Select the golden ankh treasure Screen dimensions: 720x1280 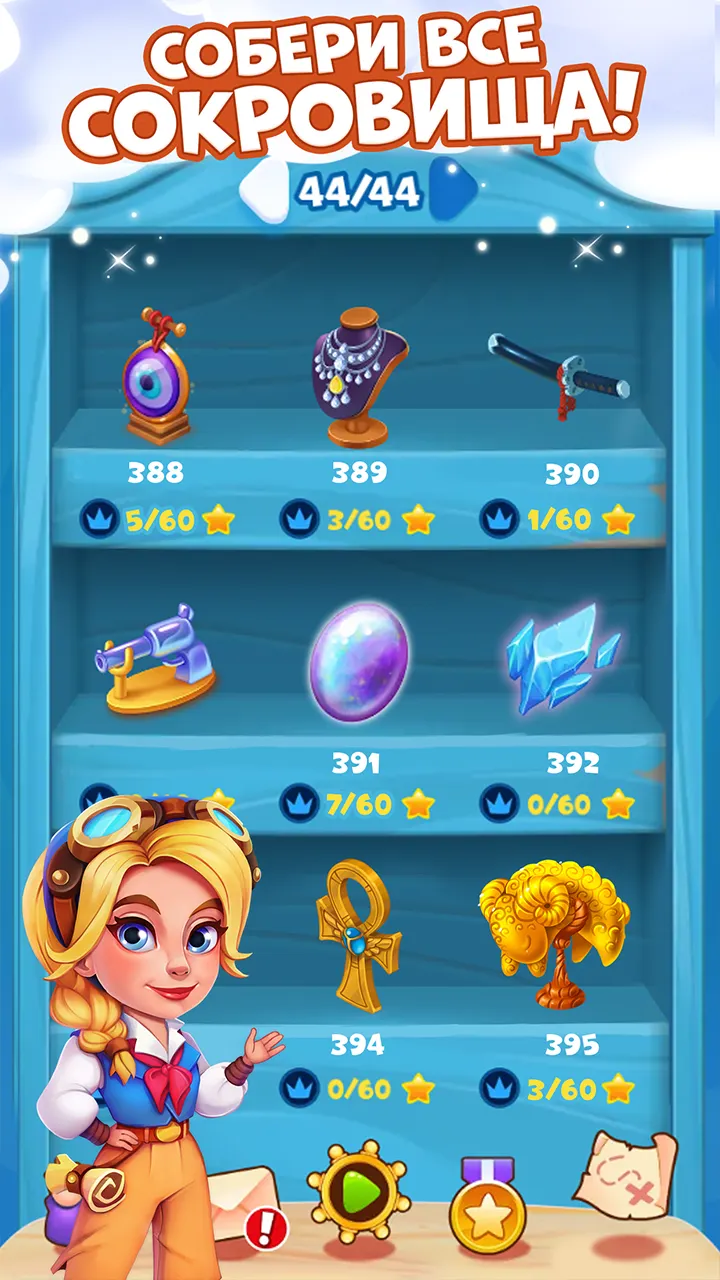tap(358, 934)
